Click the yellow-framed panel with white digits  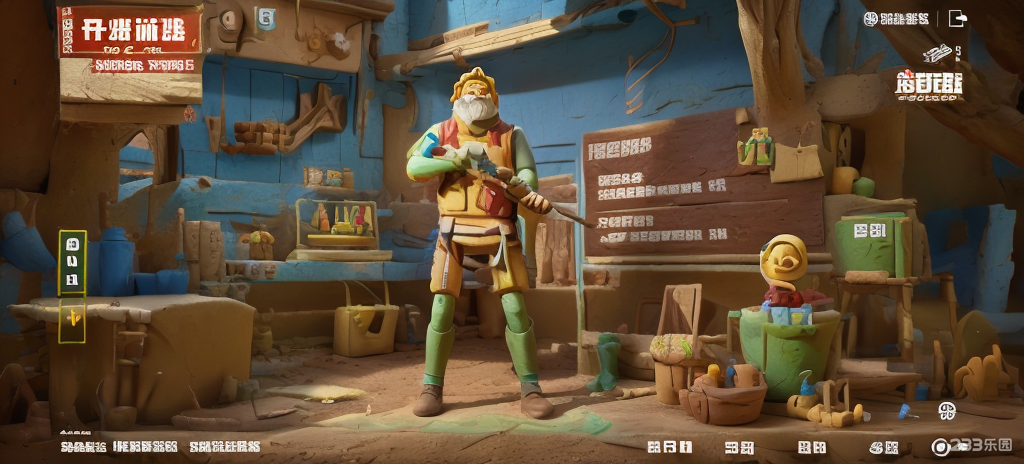pos(73,263)
